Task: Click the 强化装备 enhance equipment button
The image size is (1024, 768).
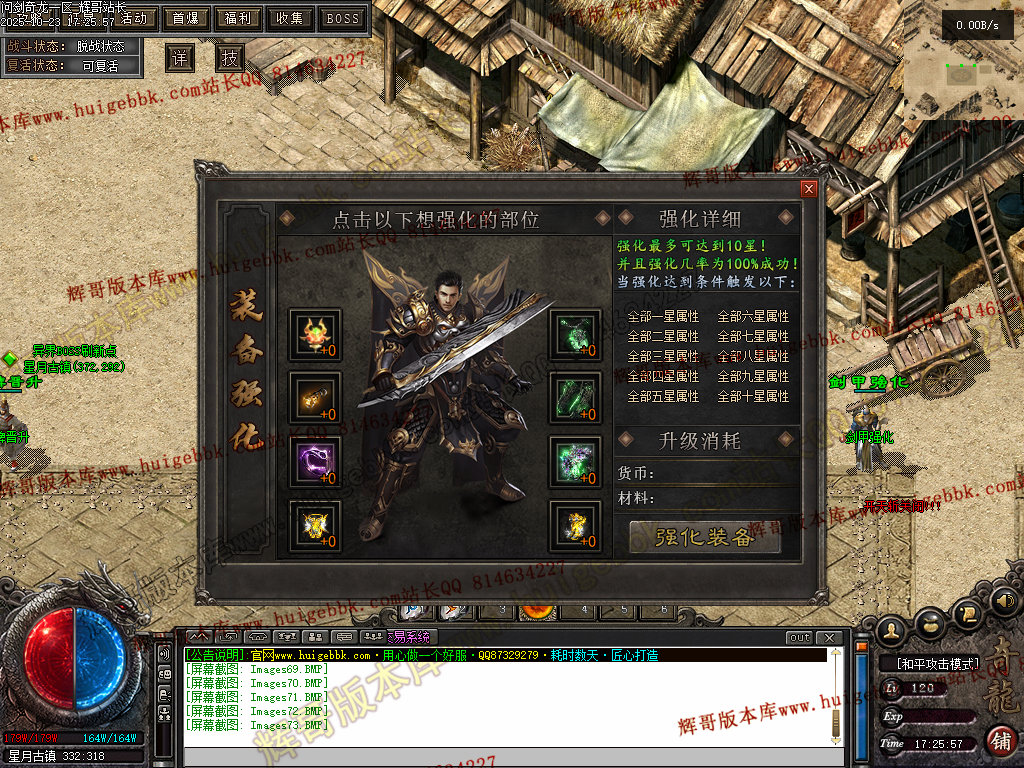Action: pos(705,537)
